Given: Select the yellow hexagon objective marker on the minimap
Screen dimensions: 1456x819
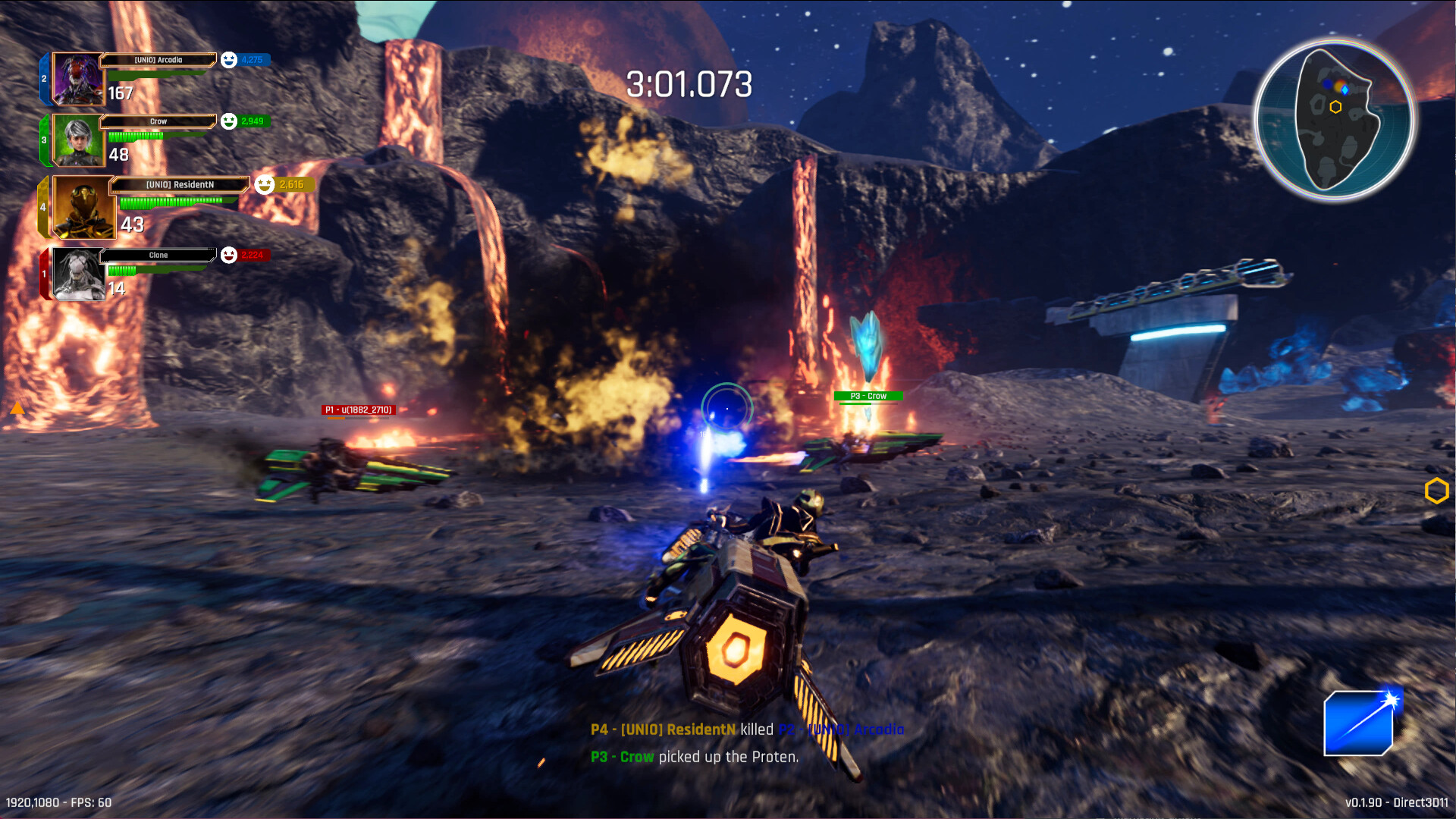Looking at the screenshot, I should [1335, 107].
